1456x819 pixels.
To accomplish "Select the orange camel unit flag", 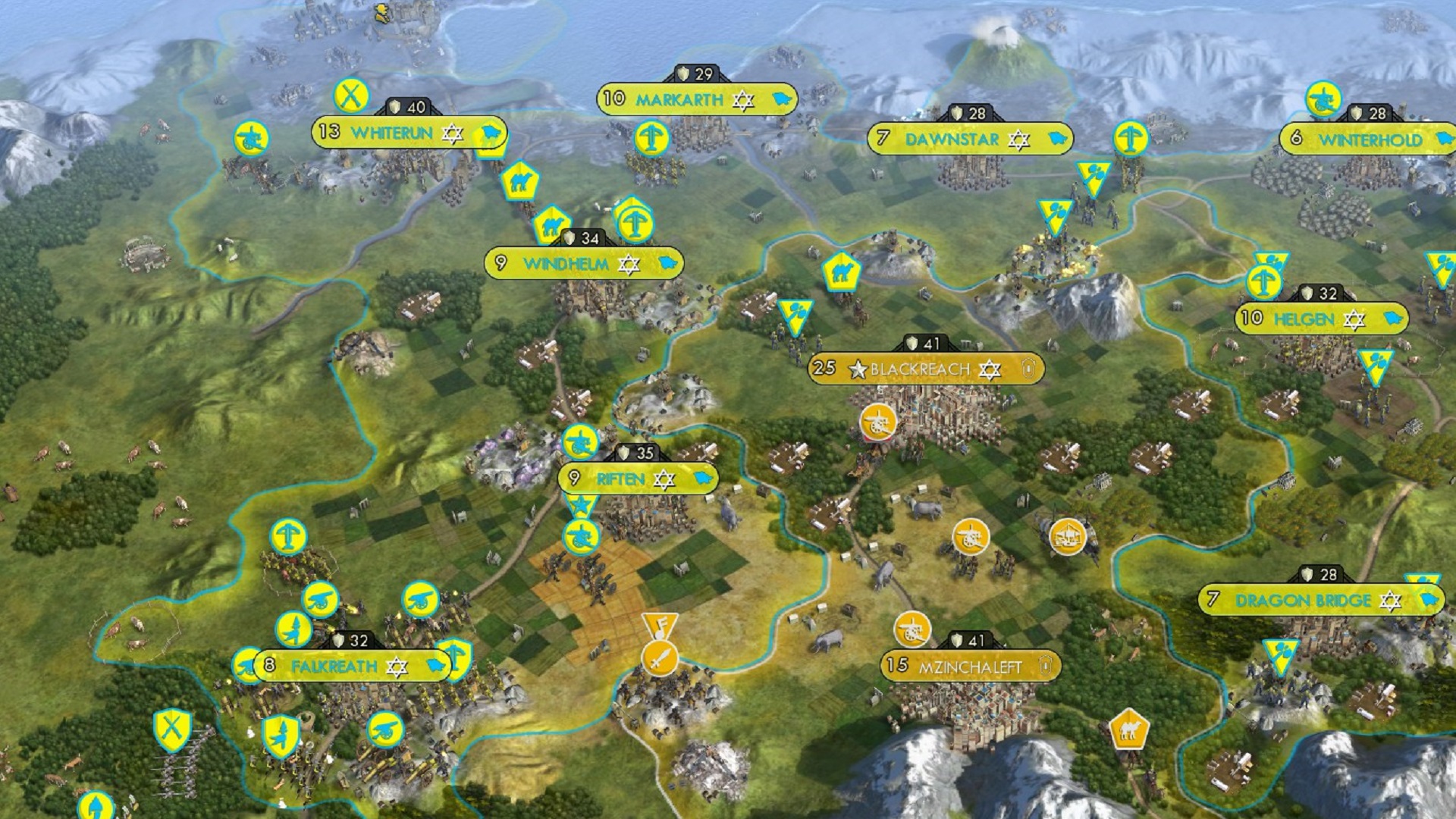I will tap(1128, 730).
